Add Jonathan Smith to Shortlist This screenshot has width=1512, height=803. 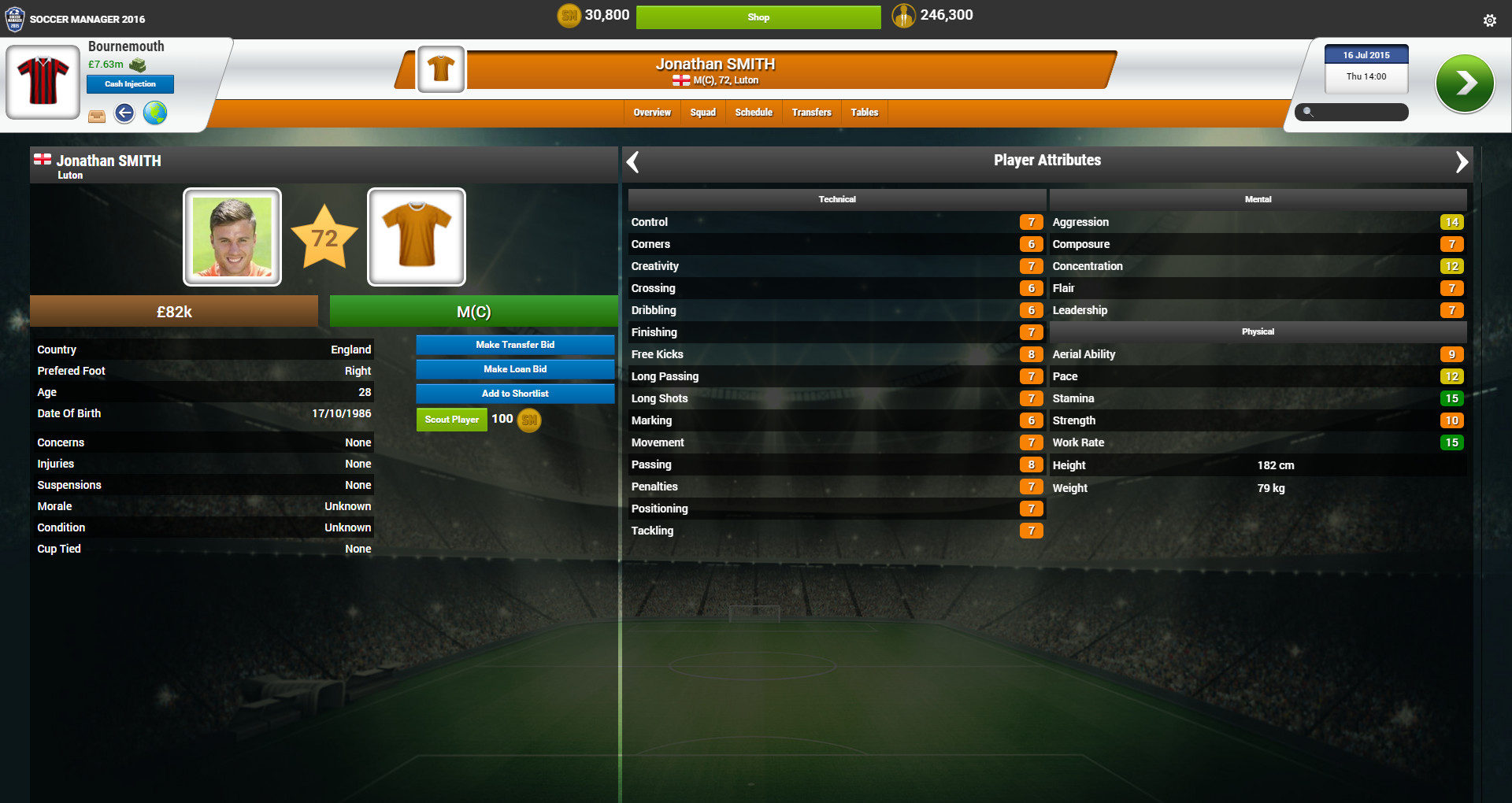pos(514,393)
